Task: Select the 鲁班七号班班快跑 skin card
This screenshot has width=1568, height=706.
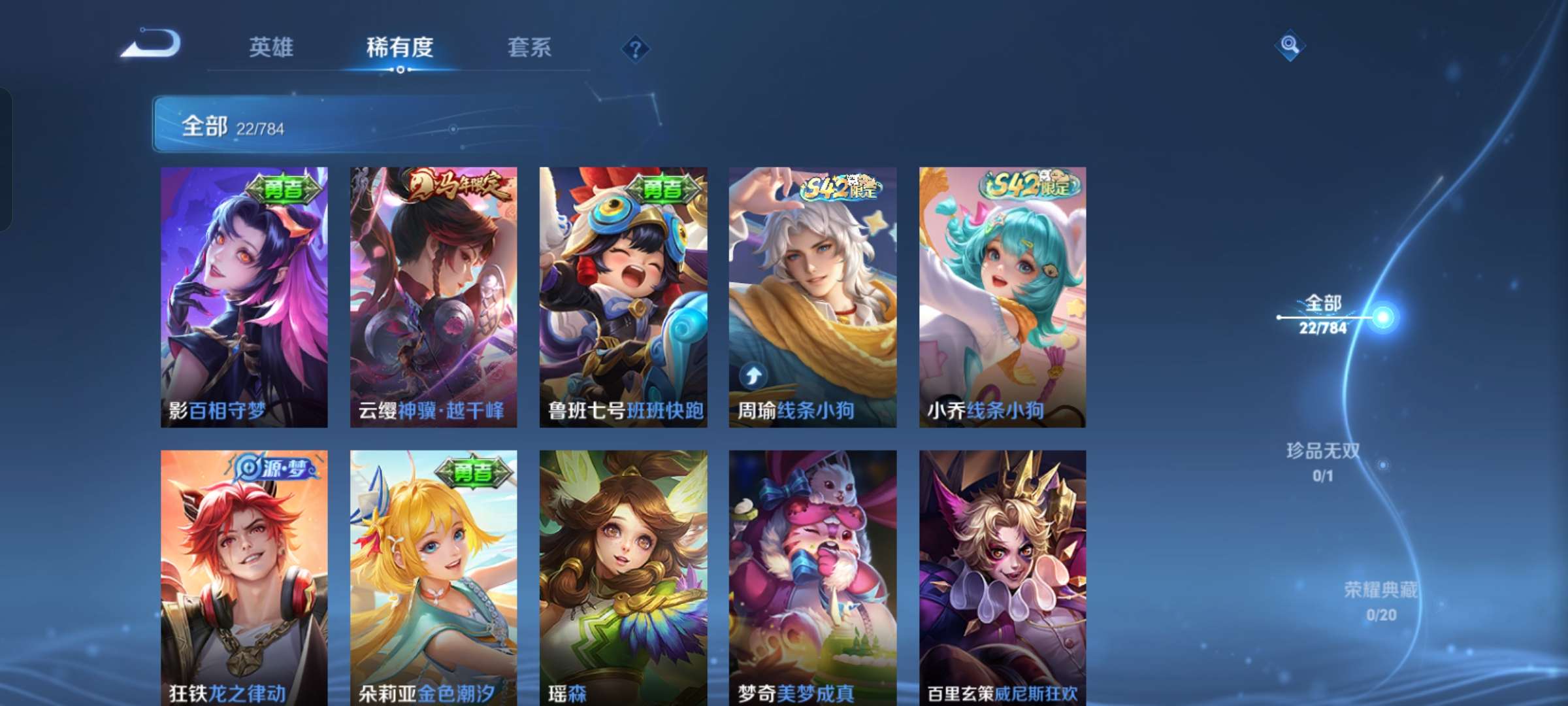Action: (625, 294)
